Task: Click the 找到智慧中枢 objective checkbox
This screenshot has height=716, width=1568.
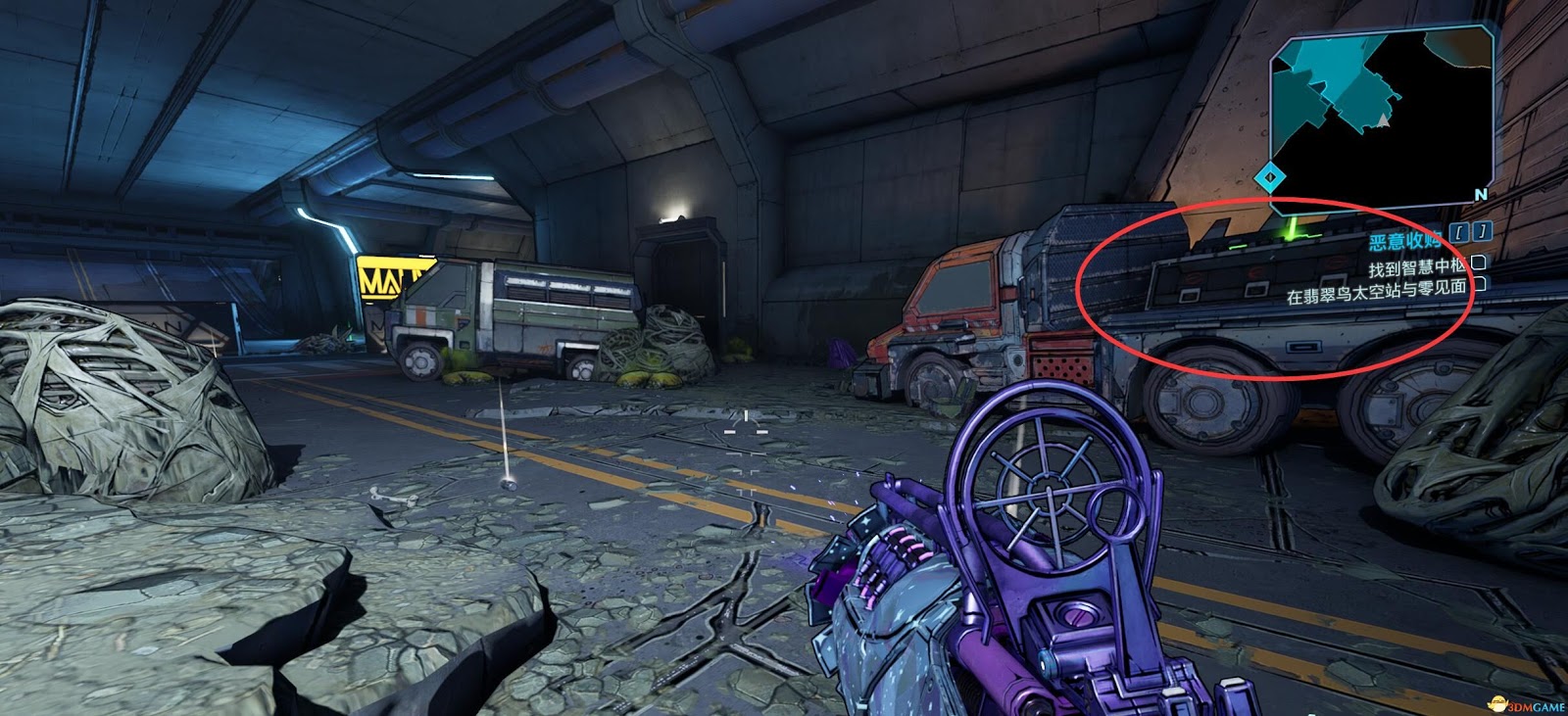Action: point(1478,263)
